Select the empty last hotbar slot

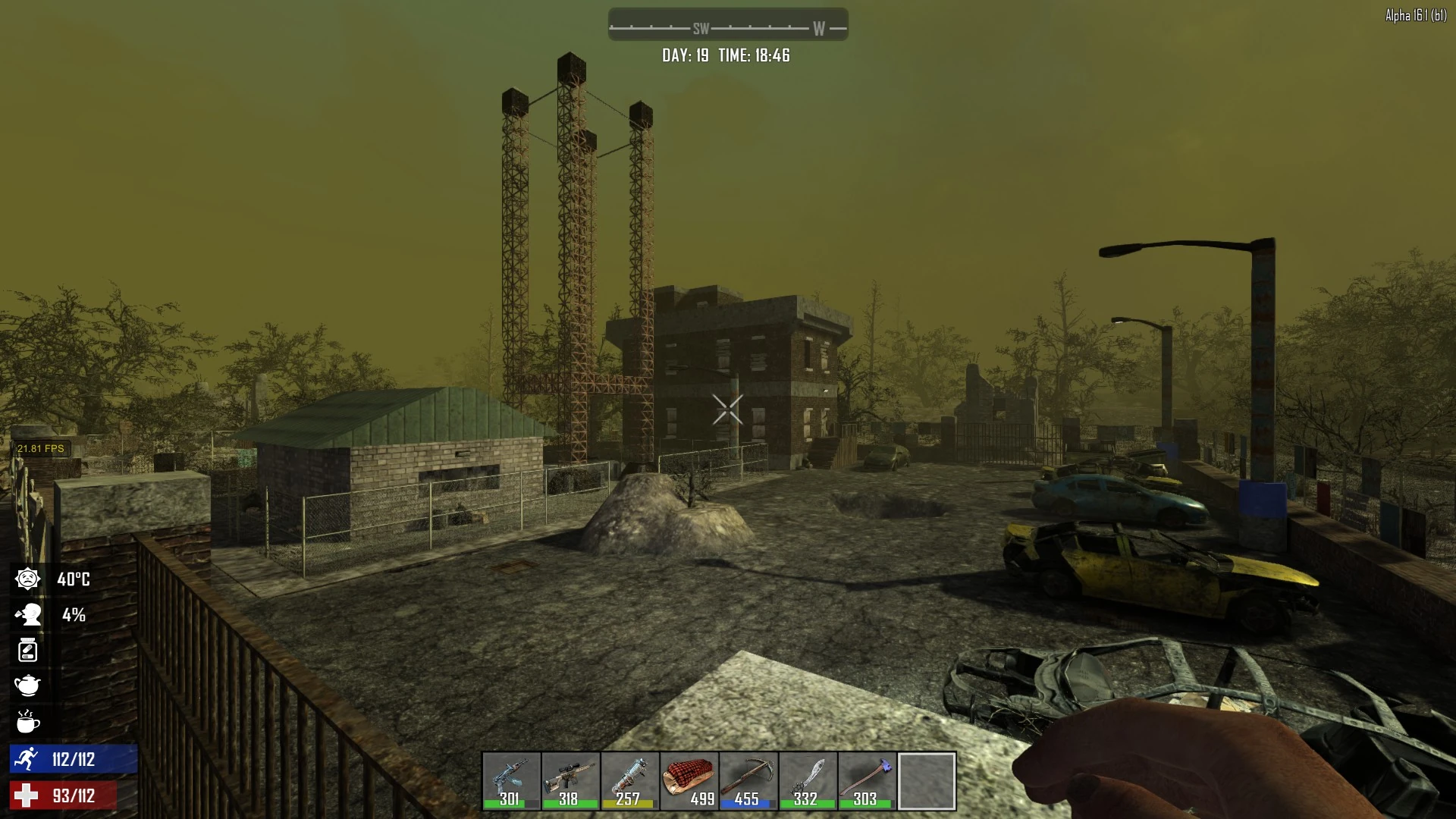tap(927, 781)
